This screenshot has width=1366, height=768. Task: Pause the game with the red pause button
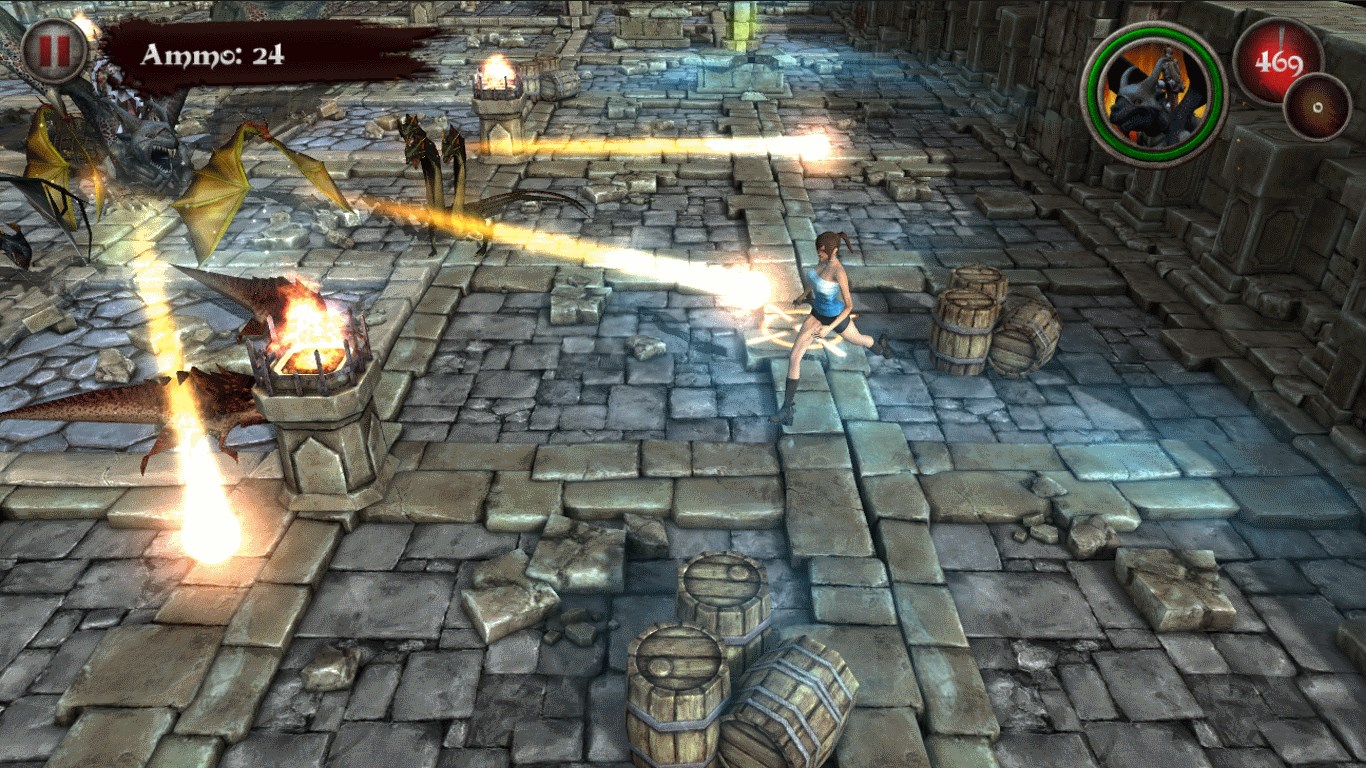click(x=54, y=51)
